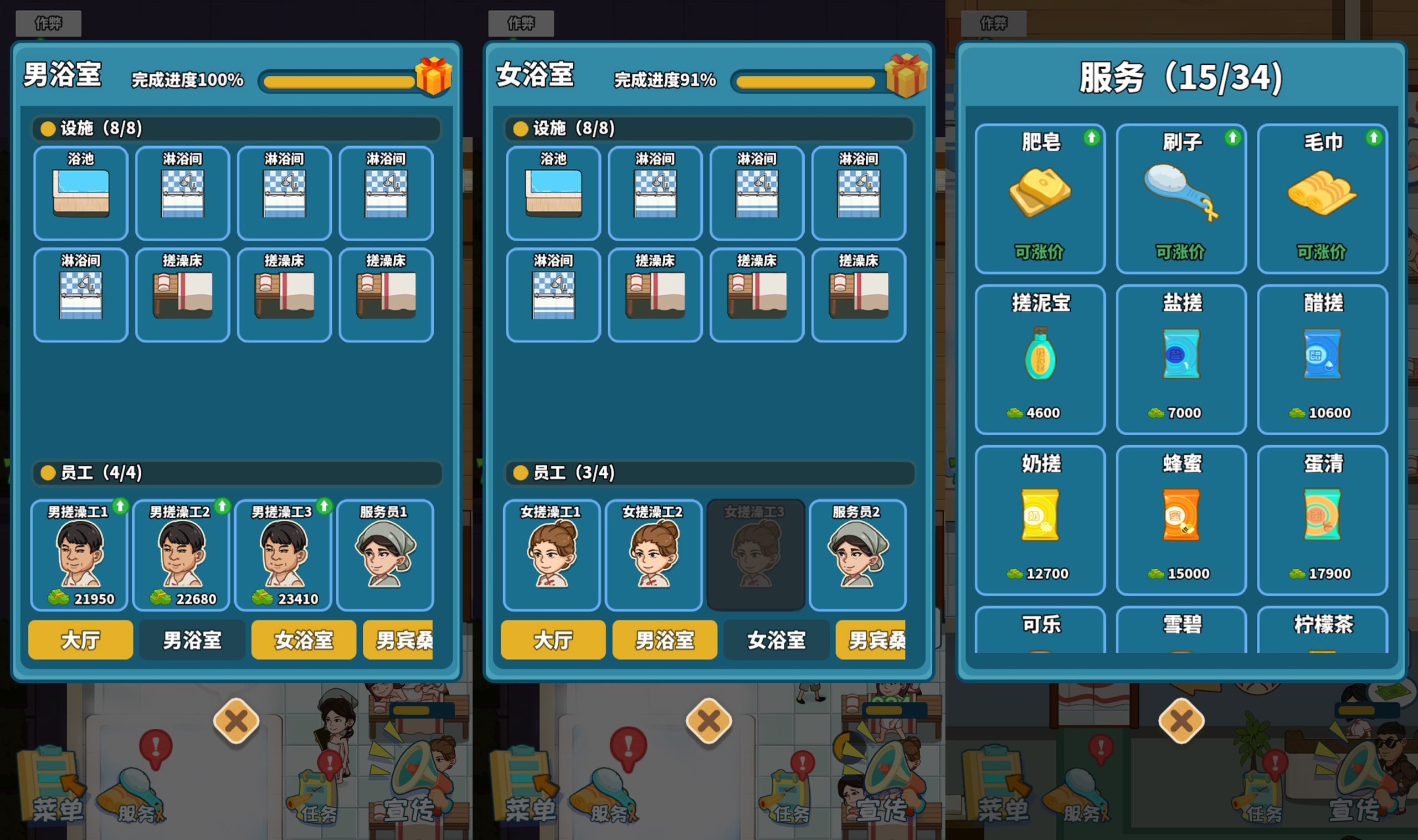The height and width of the screenshot is (840, 1418).
Task: Click the 作弊 button in the corner
Action: click(x=48, y=23)
